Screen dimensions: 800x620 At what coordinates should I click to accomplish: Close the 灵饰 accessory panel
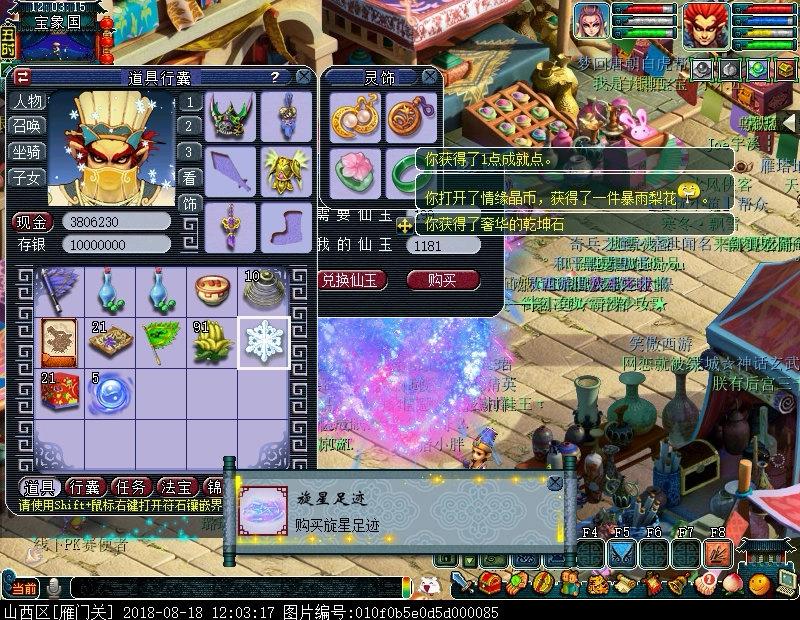430,76
